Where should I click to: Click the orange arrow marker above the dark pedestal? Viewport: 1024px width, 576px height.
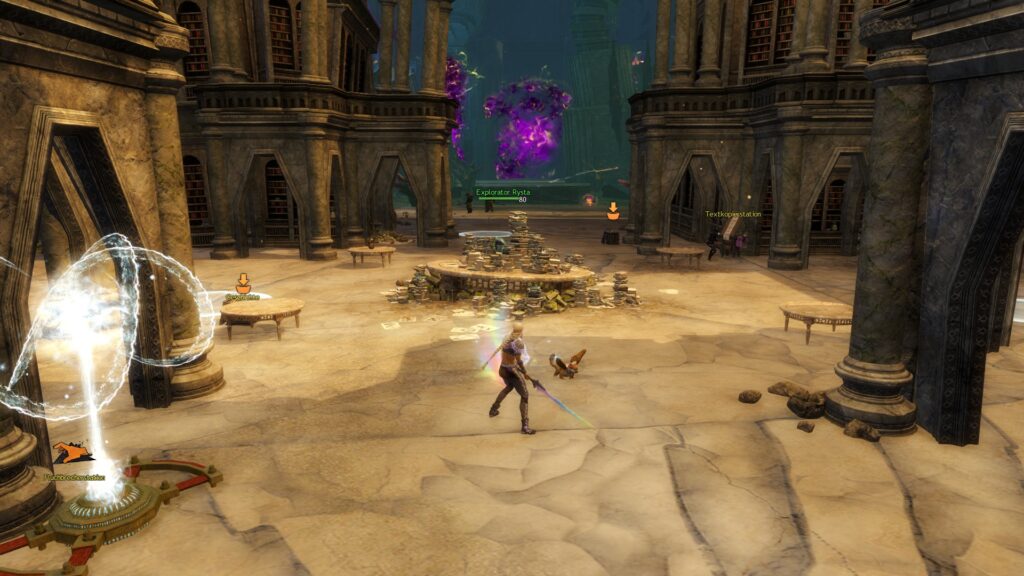pyautogui.click(x=613, y=210)
